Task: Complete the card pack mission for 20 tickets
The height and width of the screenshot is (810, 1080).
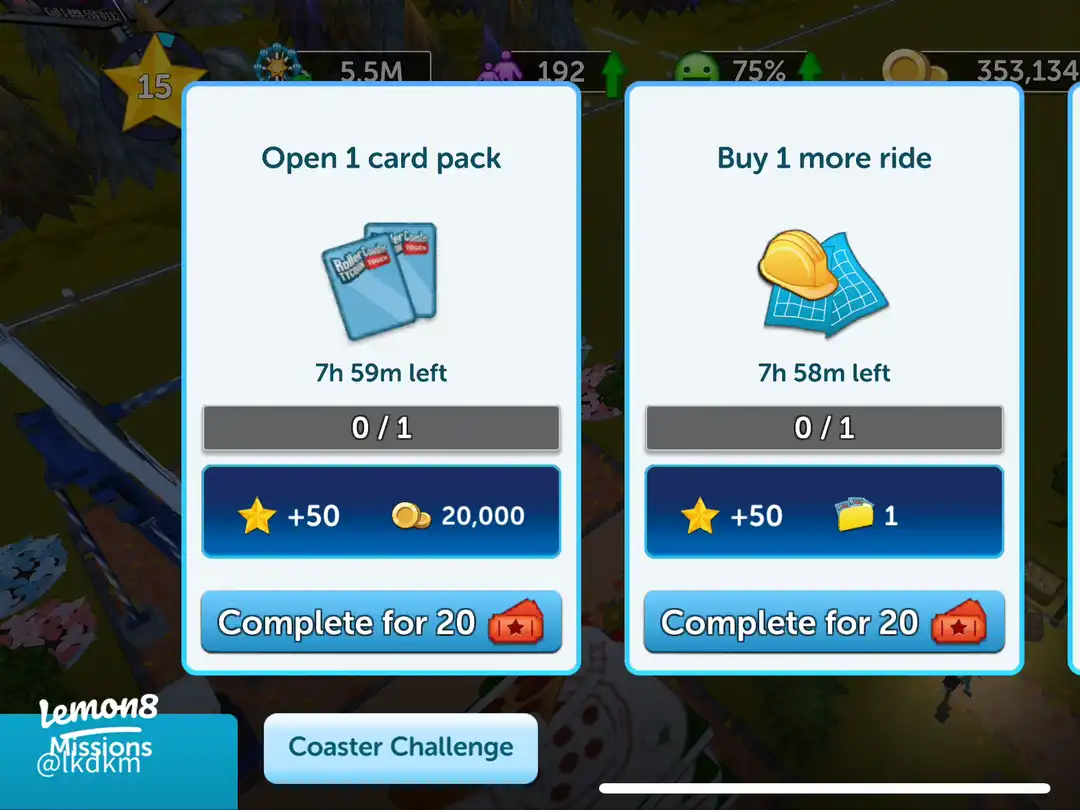Action: tap(381, 623)
